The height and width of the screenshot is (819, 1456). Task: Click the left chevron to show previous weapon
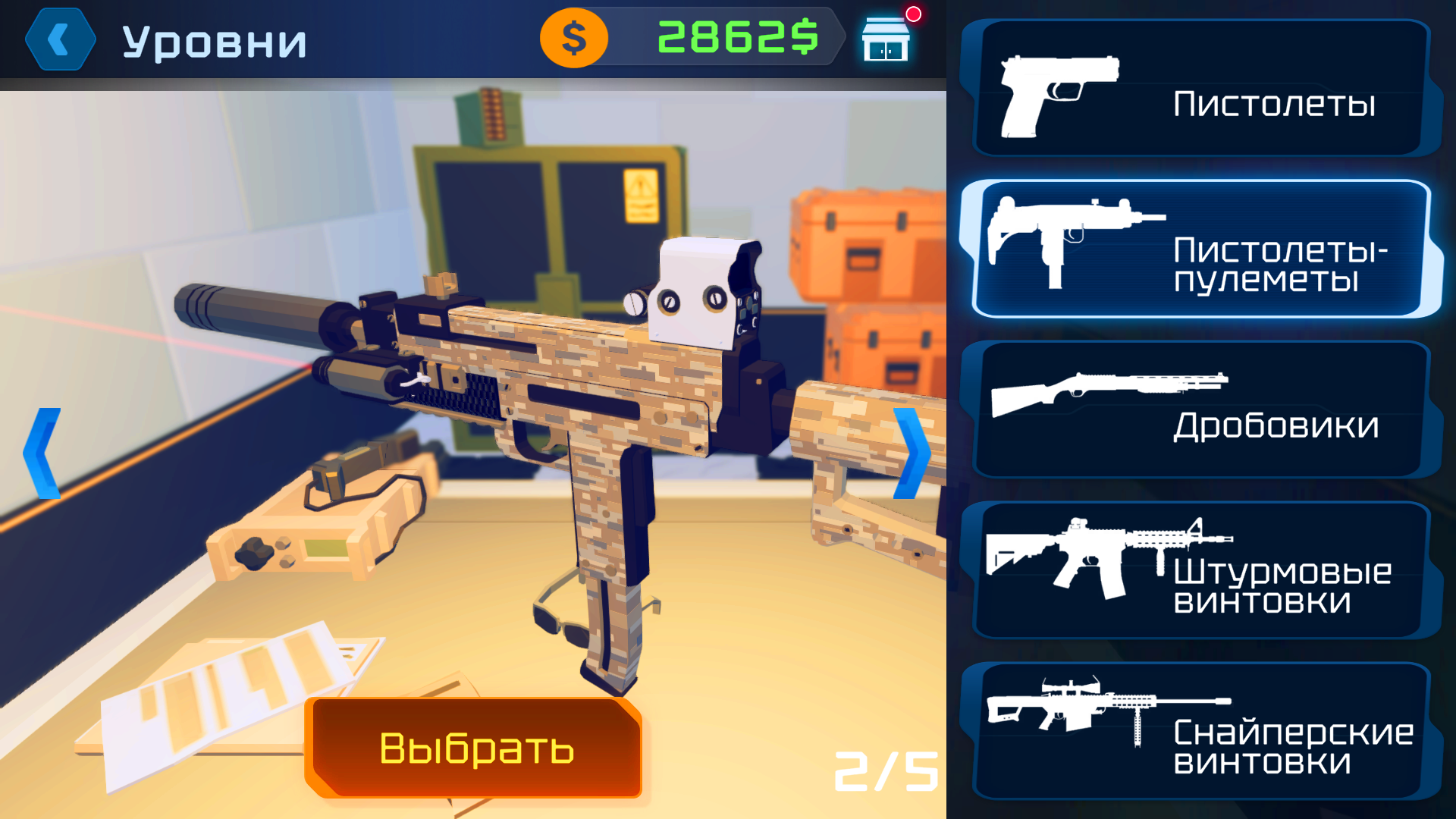pos(42,453)
